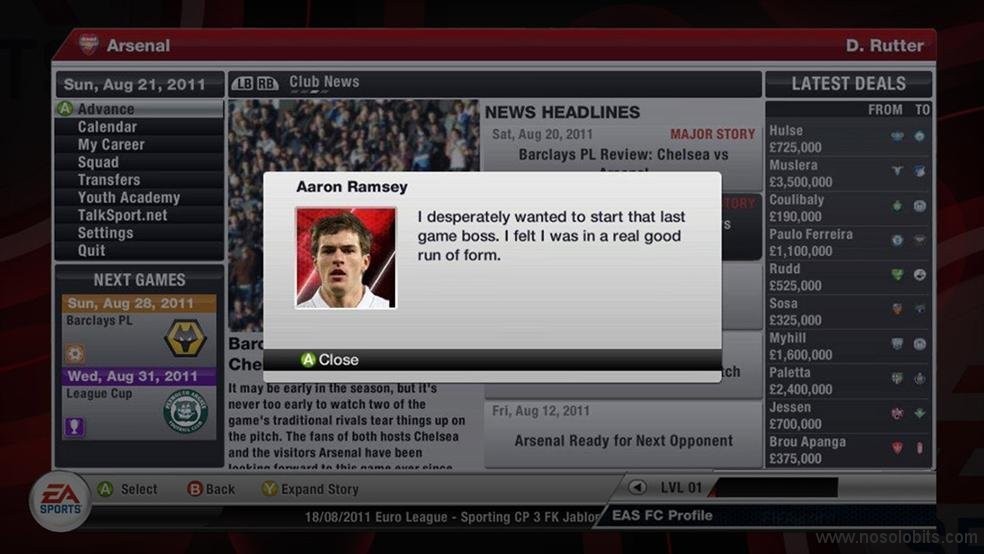This screenshot has width=984, height=554.
Task: Open the Arsenal Ready for Next Opponent story
Action: [623, 440]
